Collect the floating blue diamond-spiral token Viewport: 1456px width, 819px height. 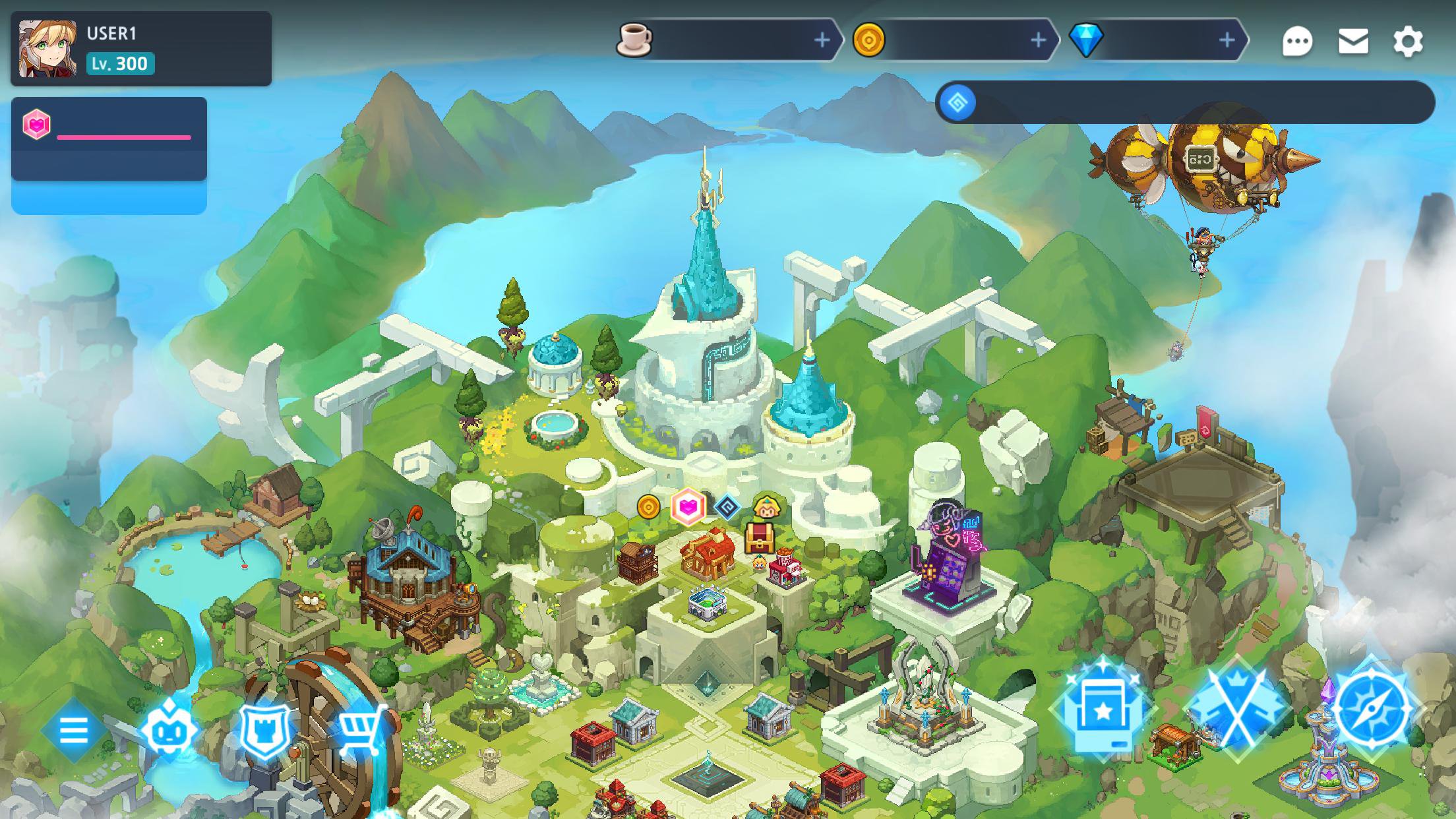(727, 507)
